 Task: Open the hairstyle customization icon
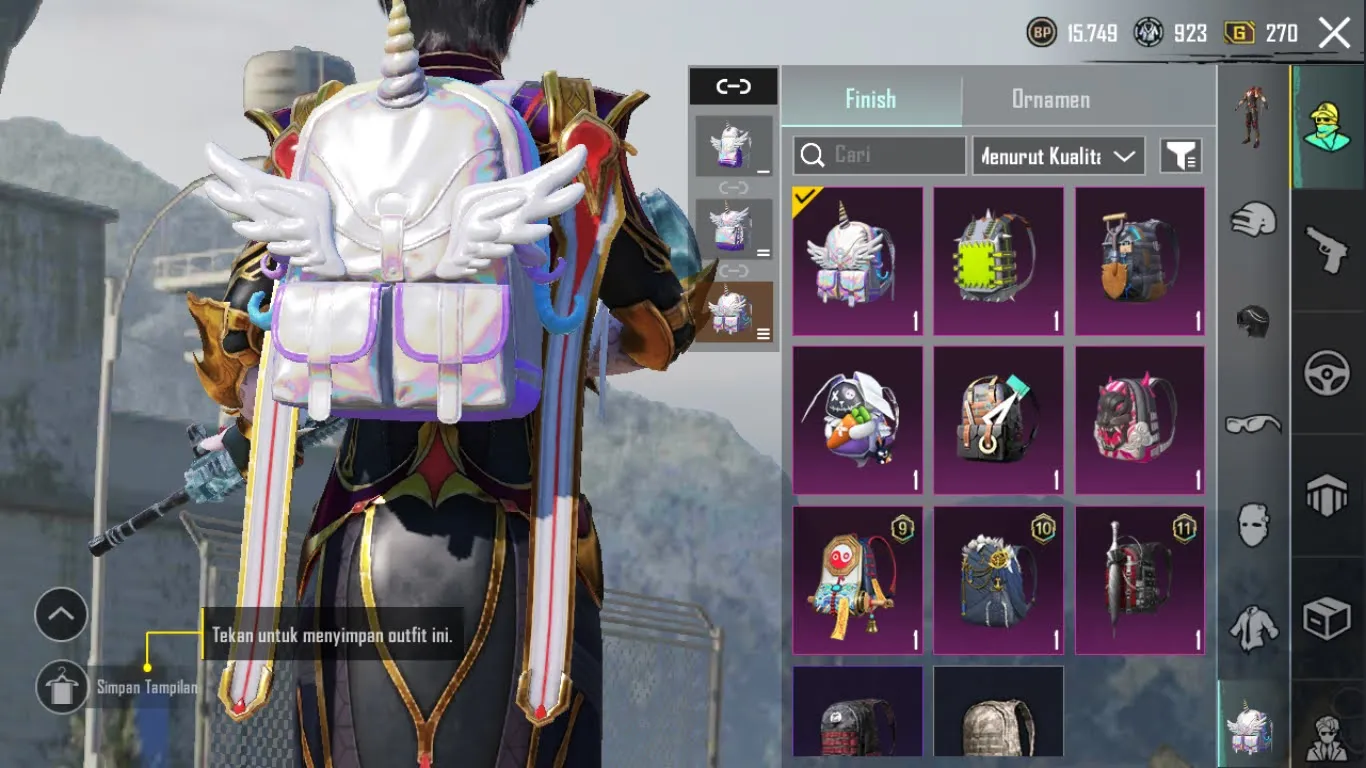pyautogui.click(x=1250, y=318)
